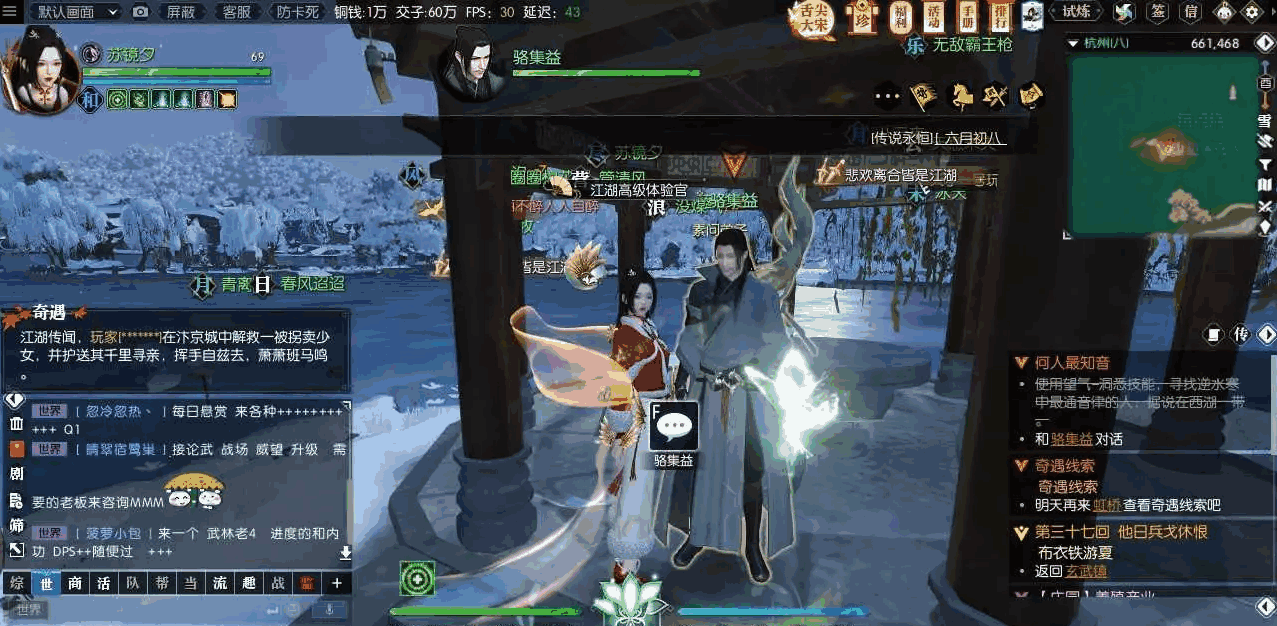Toggle the 屏蔽 button
This screenshot has width=1277, height=626.
pos(181,12)
